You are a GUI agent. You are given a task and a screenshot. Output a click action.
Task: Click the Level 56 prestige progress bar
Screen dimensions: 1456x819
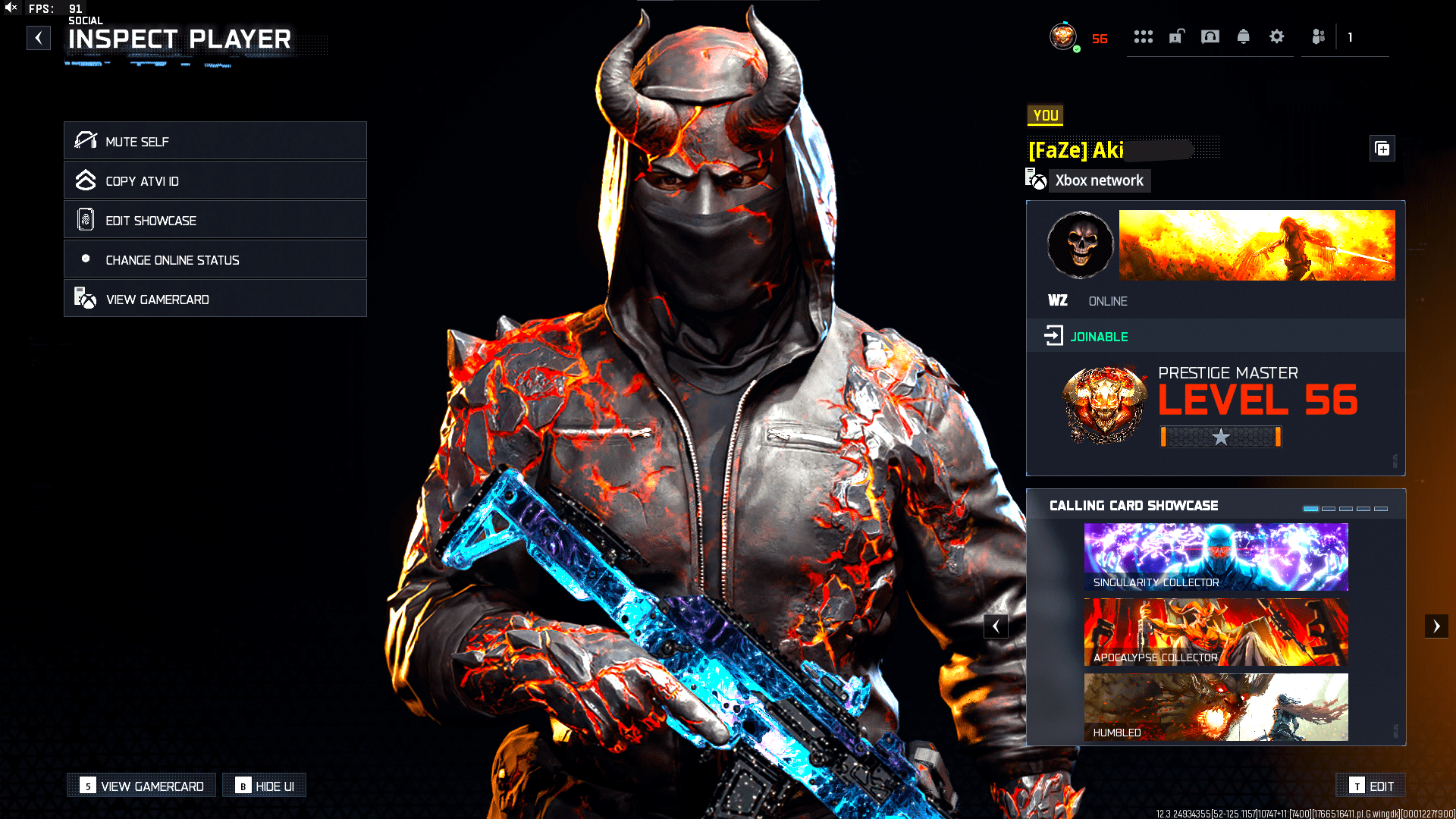pos(1219,438)
